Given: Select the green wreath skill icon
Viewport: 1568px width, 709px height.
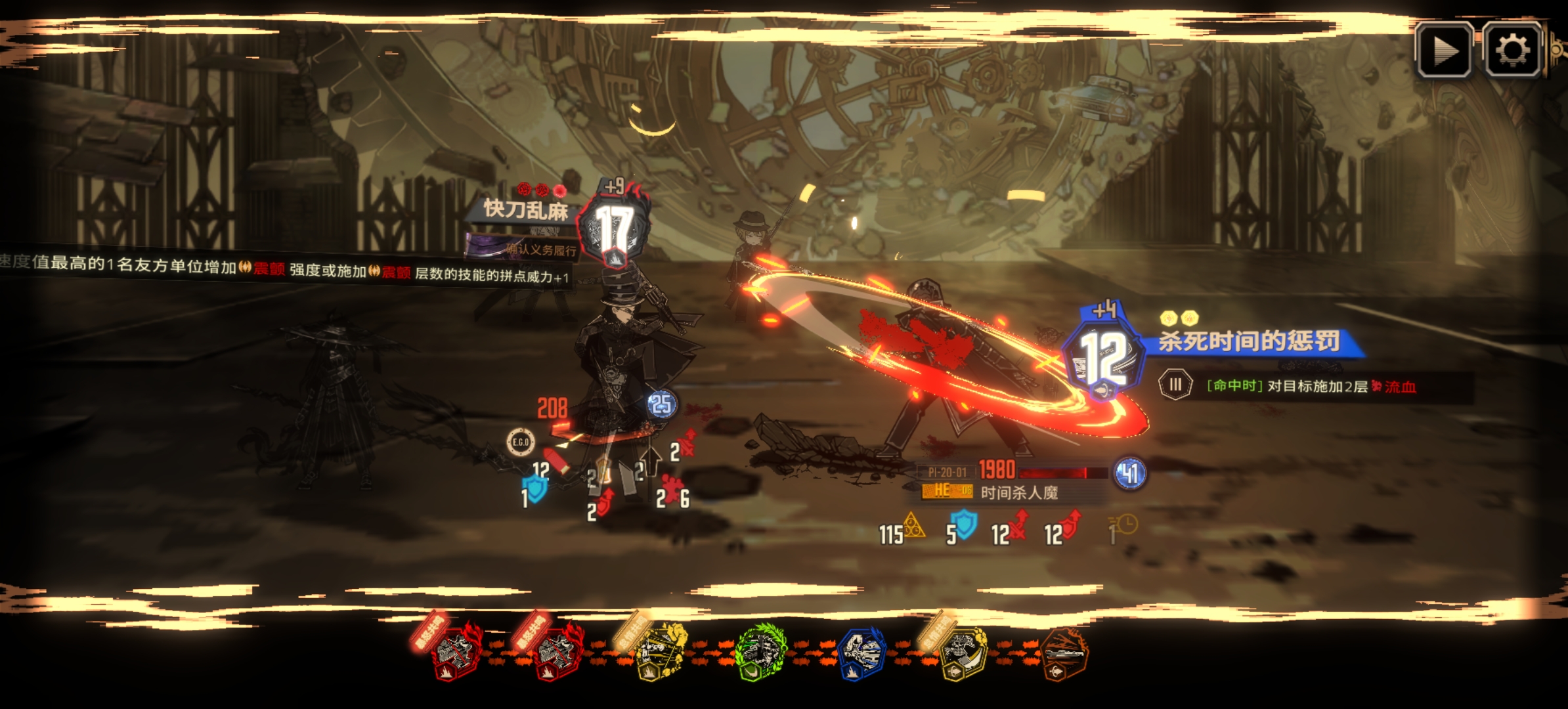Looking at the screenshot, I should click(760, 653).
